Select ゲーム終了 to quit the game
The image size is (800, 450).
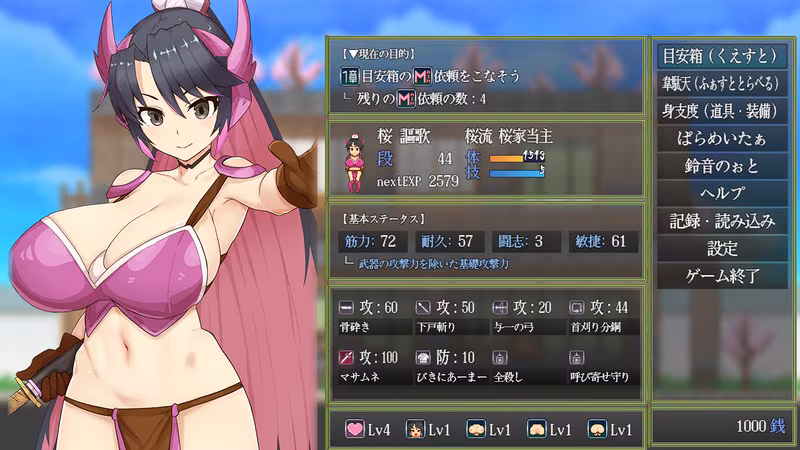tap(724, 275)
